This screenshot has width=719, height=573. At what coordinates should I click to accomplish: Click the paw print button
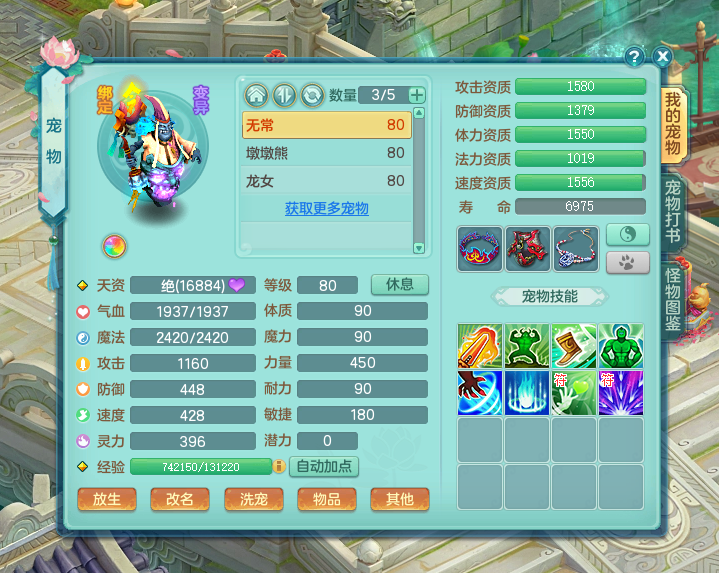point(627,263)
